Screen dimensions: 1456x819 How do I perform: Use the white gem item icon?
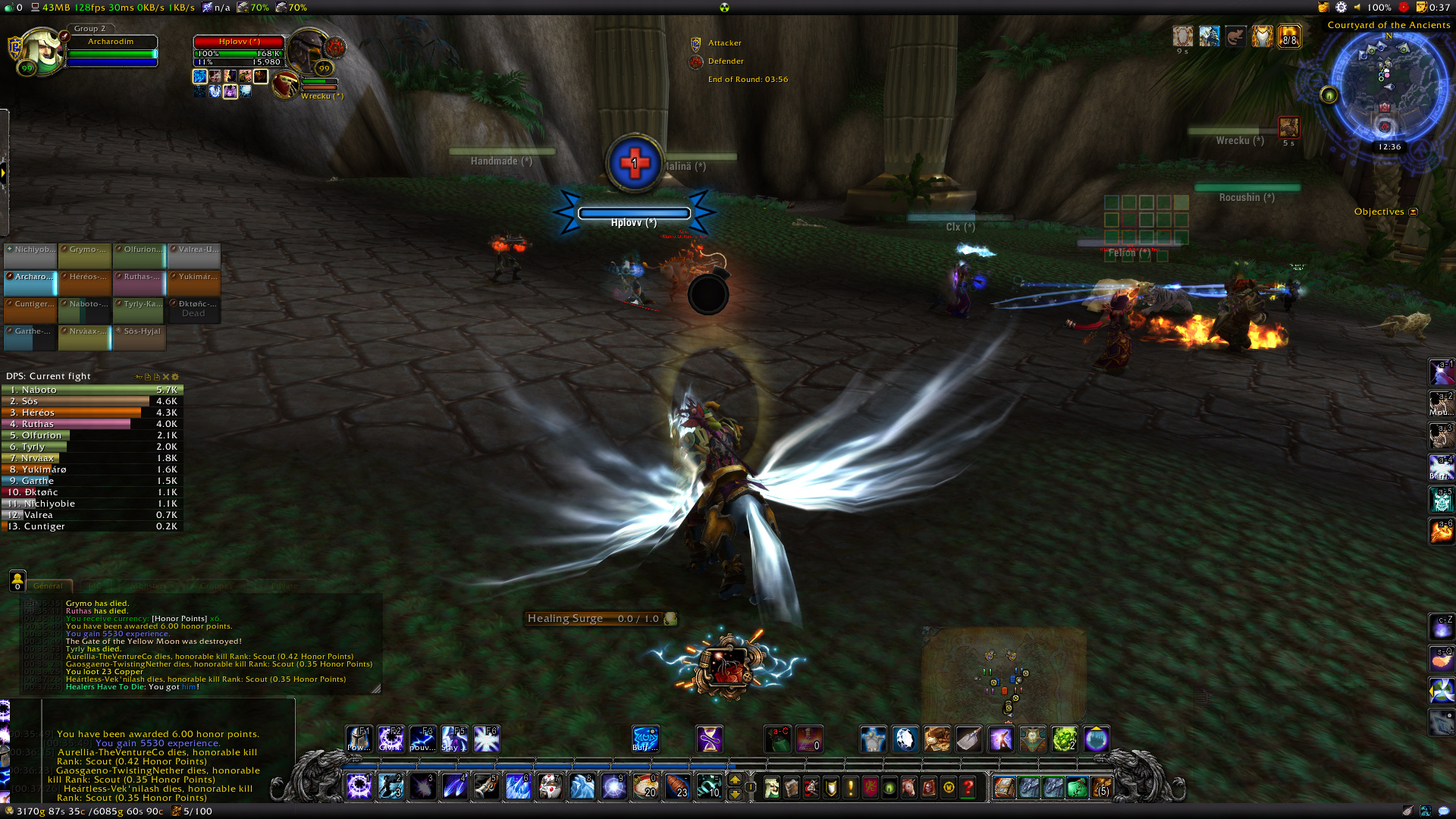(905, 739)
